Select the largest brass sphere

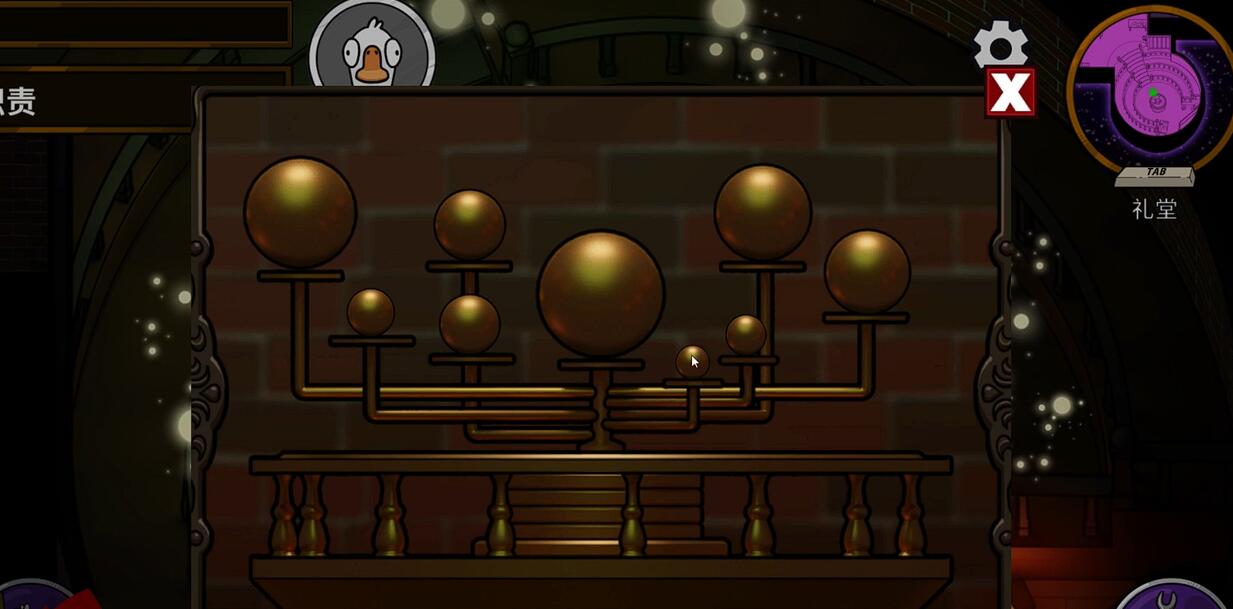[600, 294]
